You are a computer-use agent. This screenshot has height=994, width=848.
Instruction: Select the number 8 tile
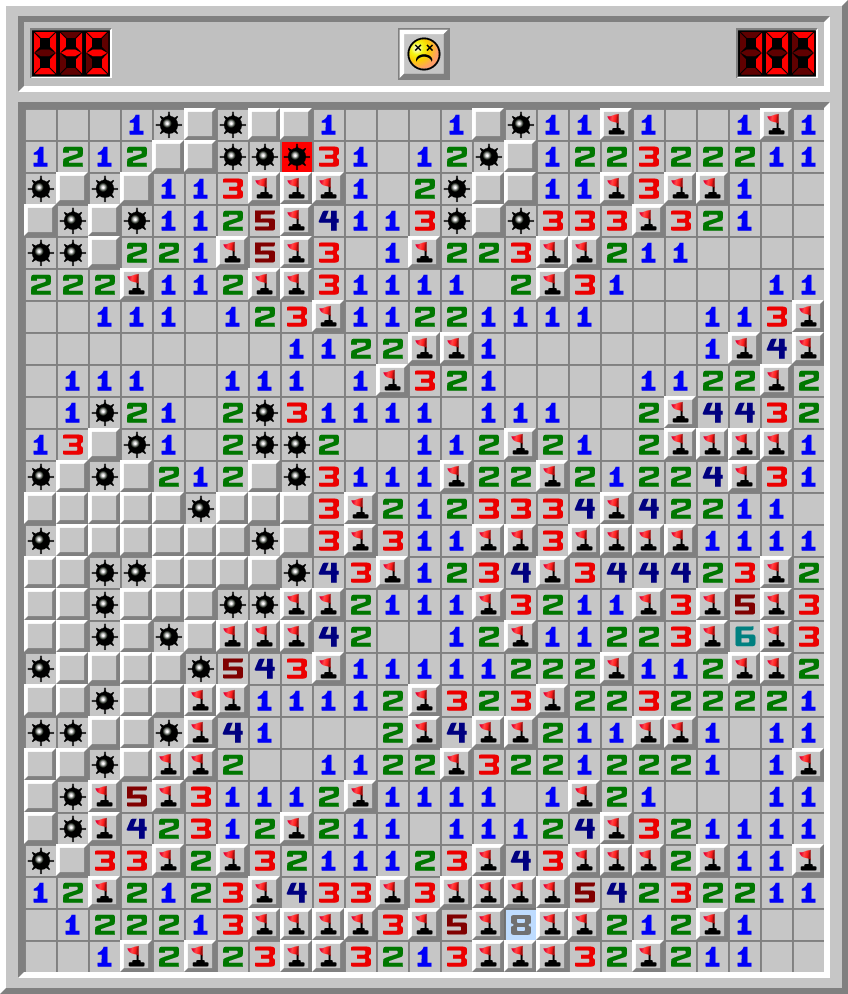(520, 925)
